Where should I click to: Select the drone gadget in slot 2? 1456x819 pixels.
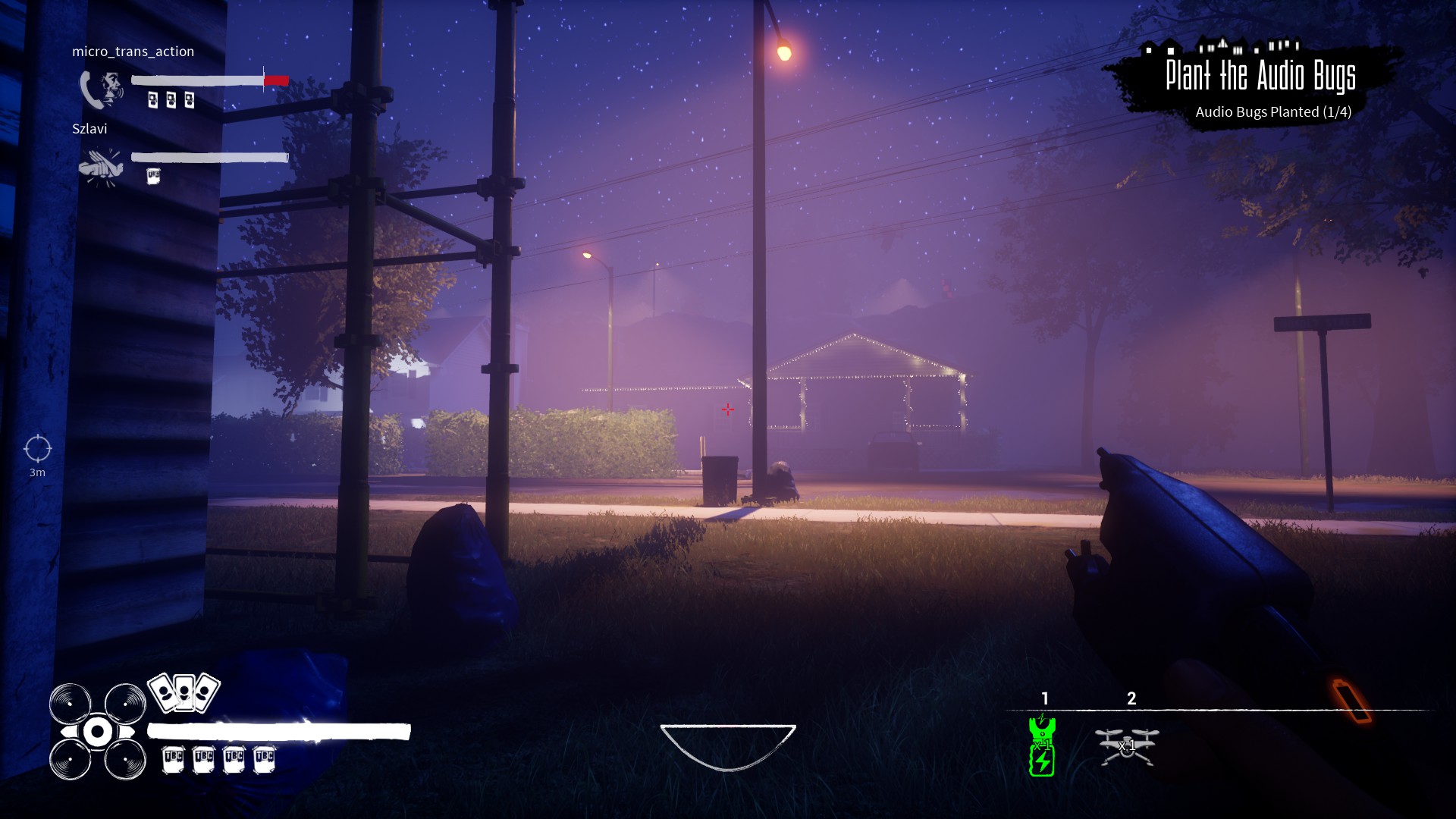[x=1127, y=746]
